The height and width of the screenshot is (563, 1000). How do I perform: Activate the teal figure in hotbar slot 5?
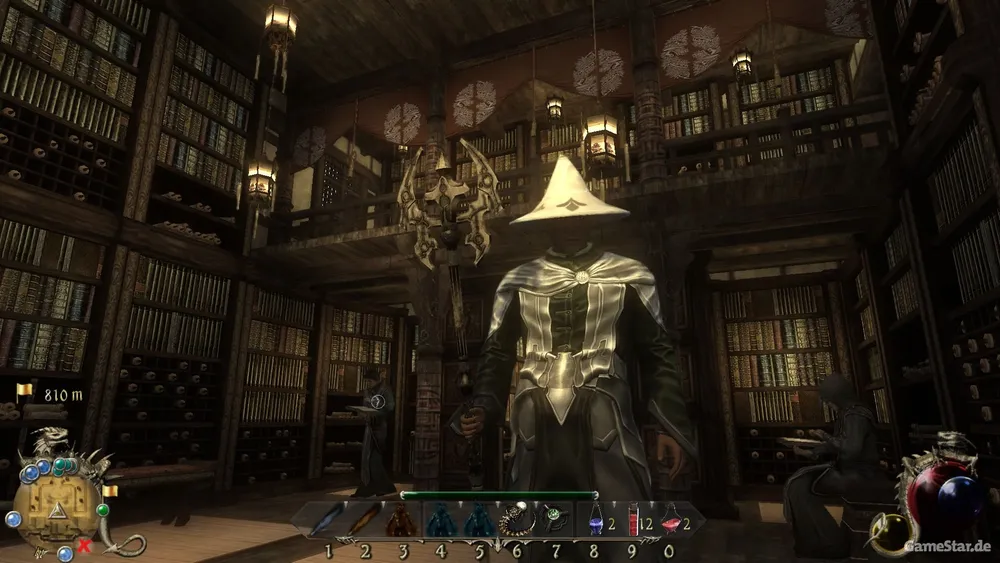point(478,520)
